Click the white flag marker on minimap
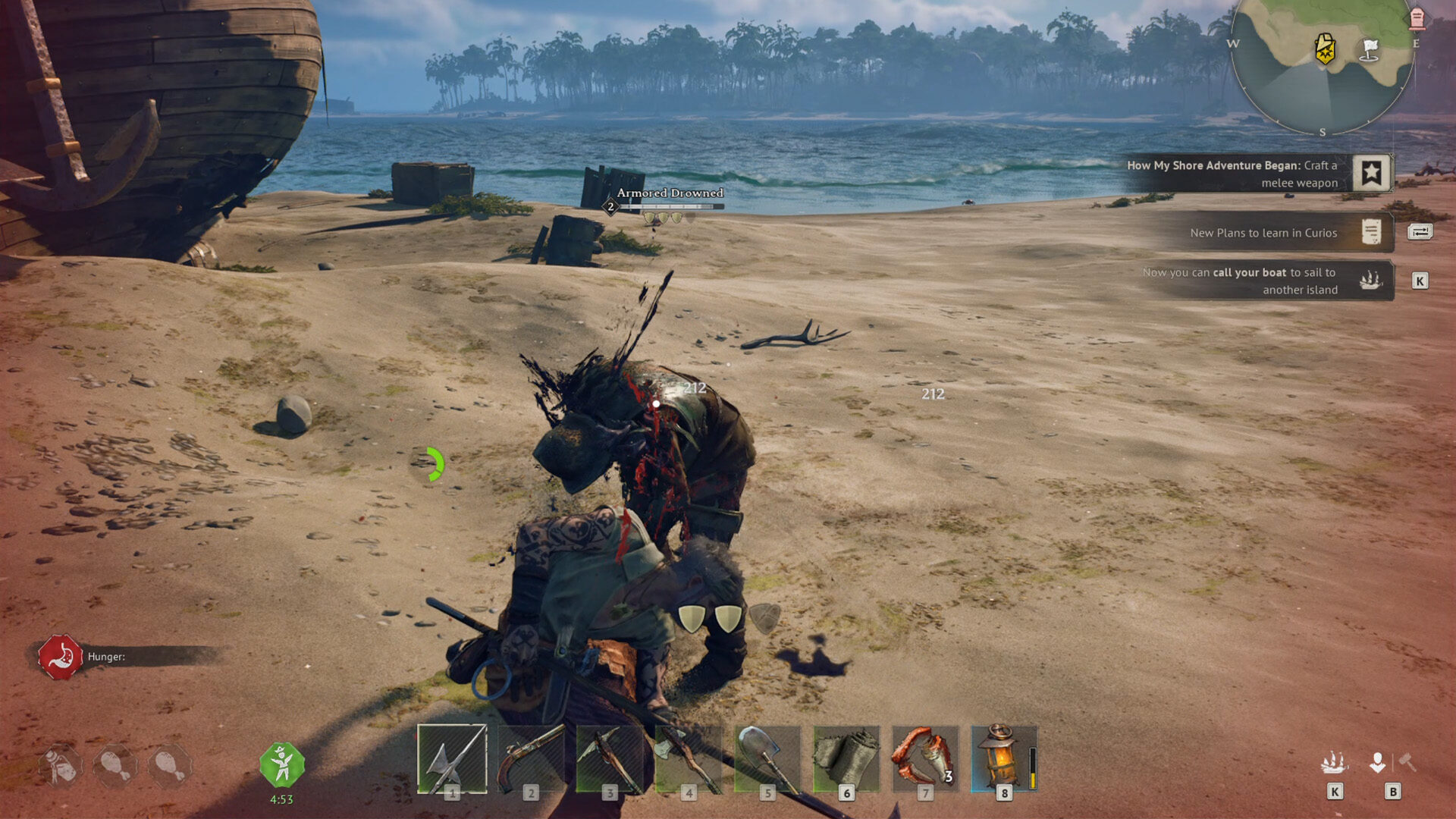Screen dimensions: 1456x819 click(1370, 50)
